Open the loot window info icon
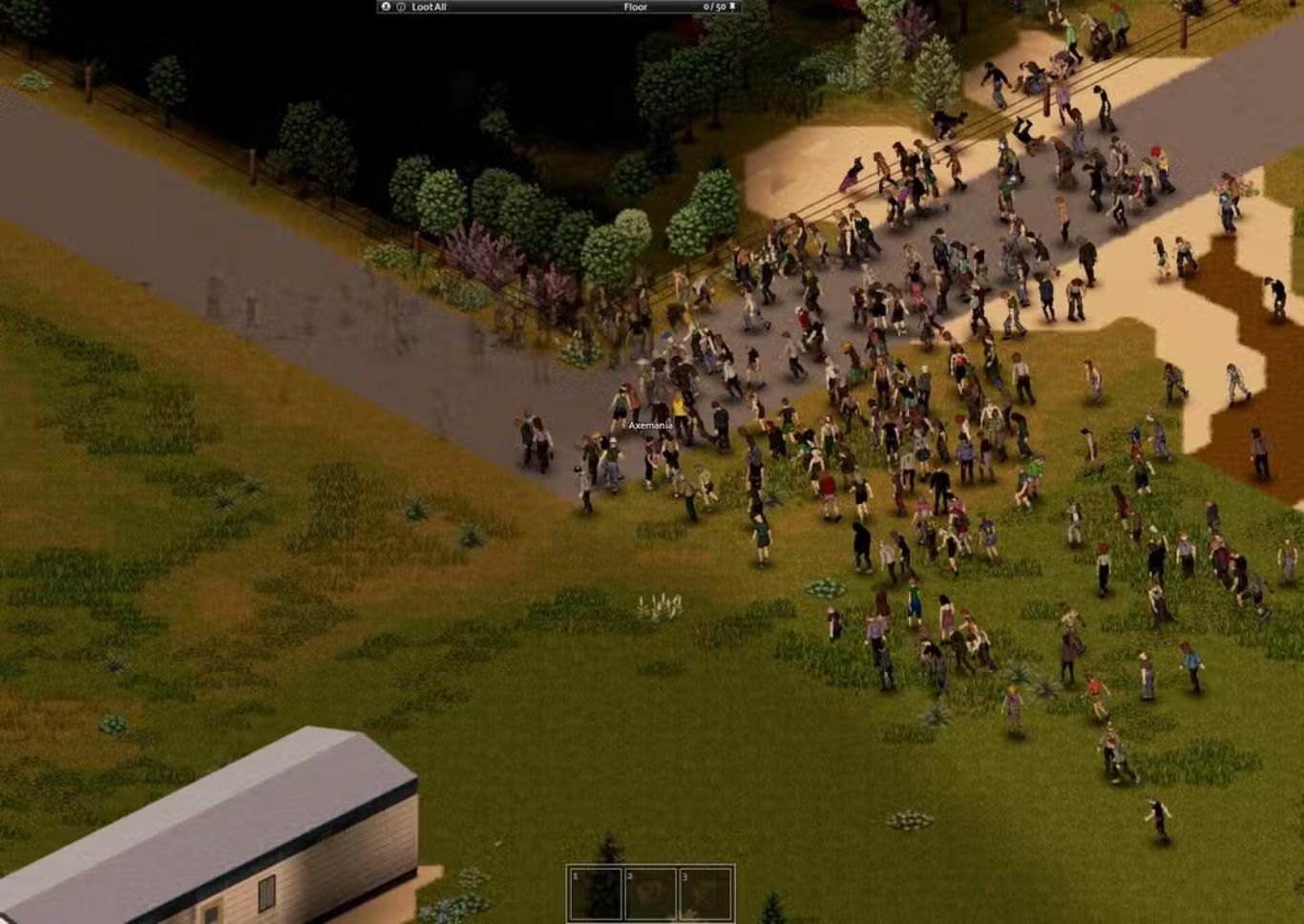1304x924 pixels. coord(401,7)
